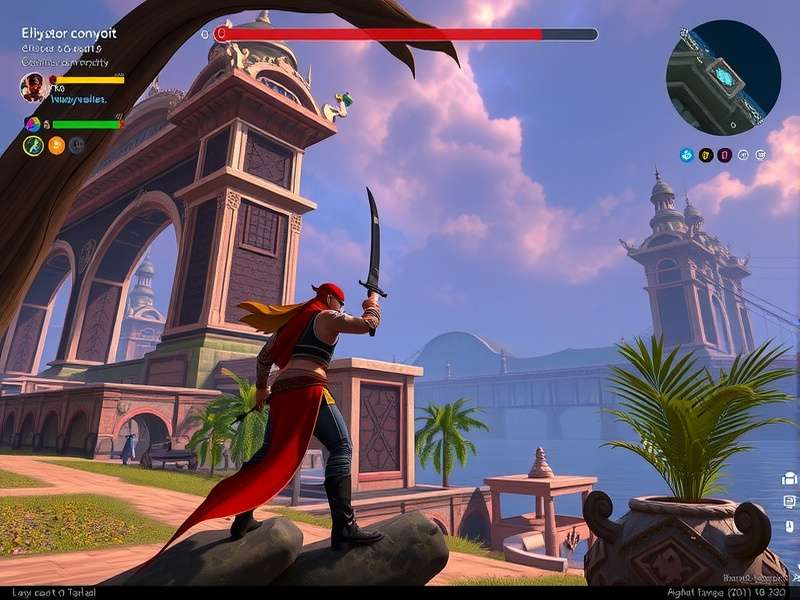Click the blue icon below the minimap
This screenshot has width=800, height=600.
click(x=686, y=155)
